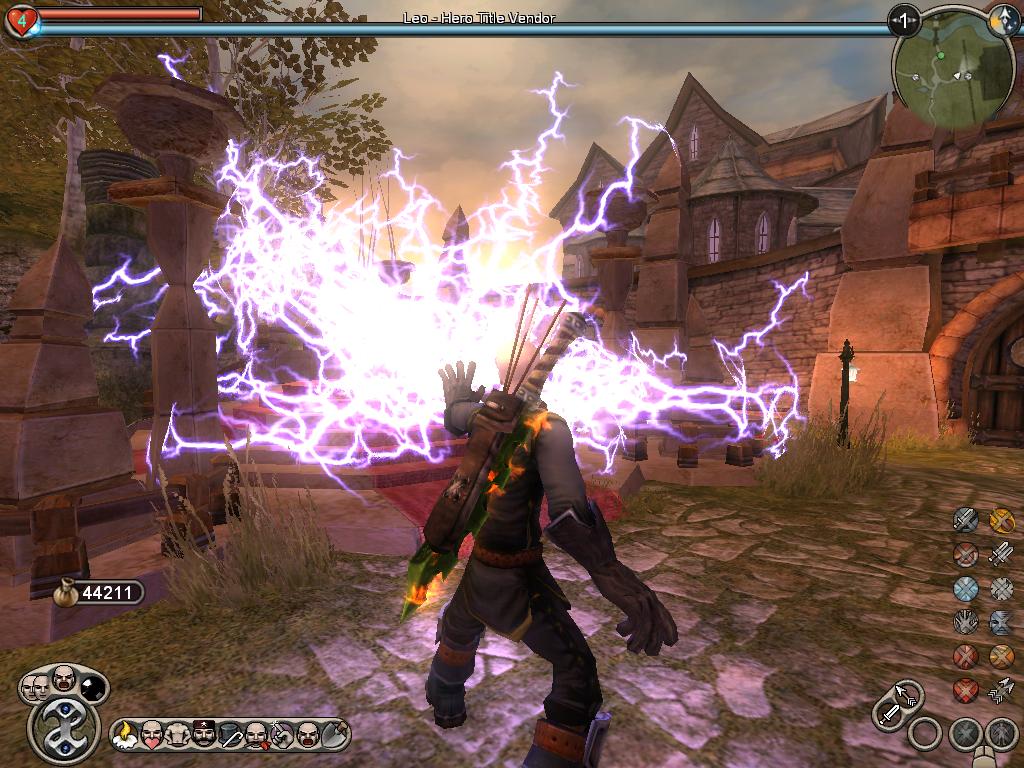Select the twin faces icon
This screenshot has width=1024, height=768.
click(35, 686)
